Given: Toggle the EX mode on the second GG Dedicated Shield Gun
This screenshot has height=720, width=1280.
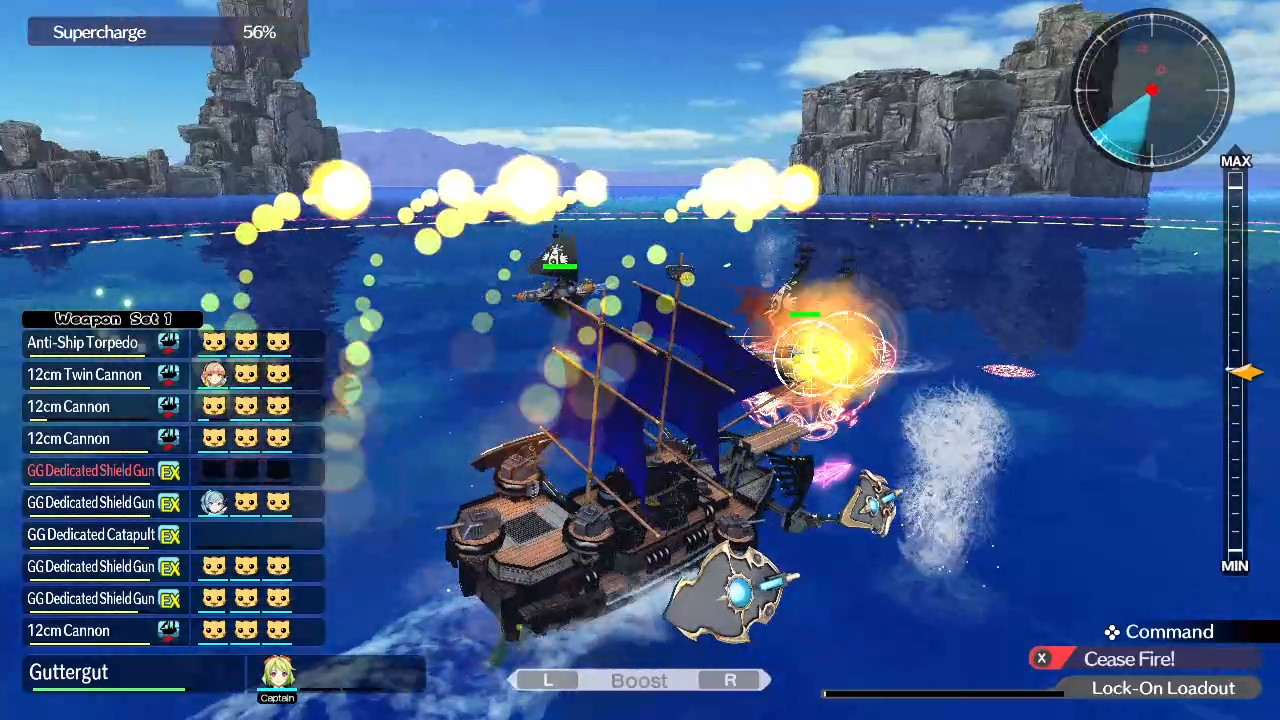Looking at the screenshot, I should pyautogui.click(x=168, y=503).
